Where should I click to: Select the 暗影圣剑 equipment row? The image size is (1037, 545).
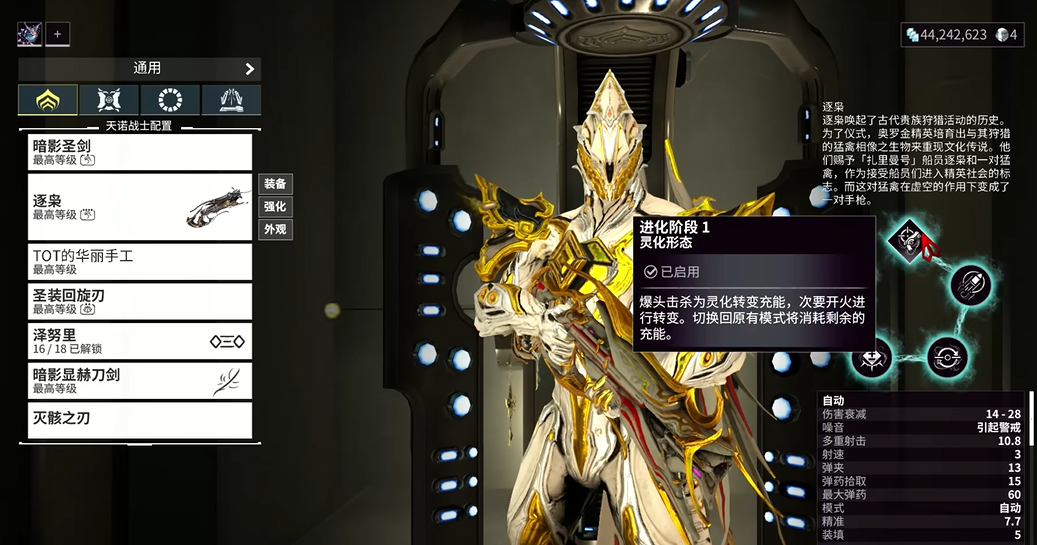click(x=139, y=152)
